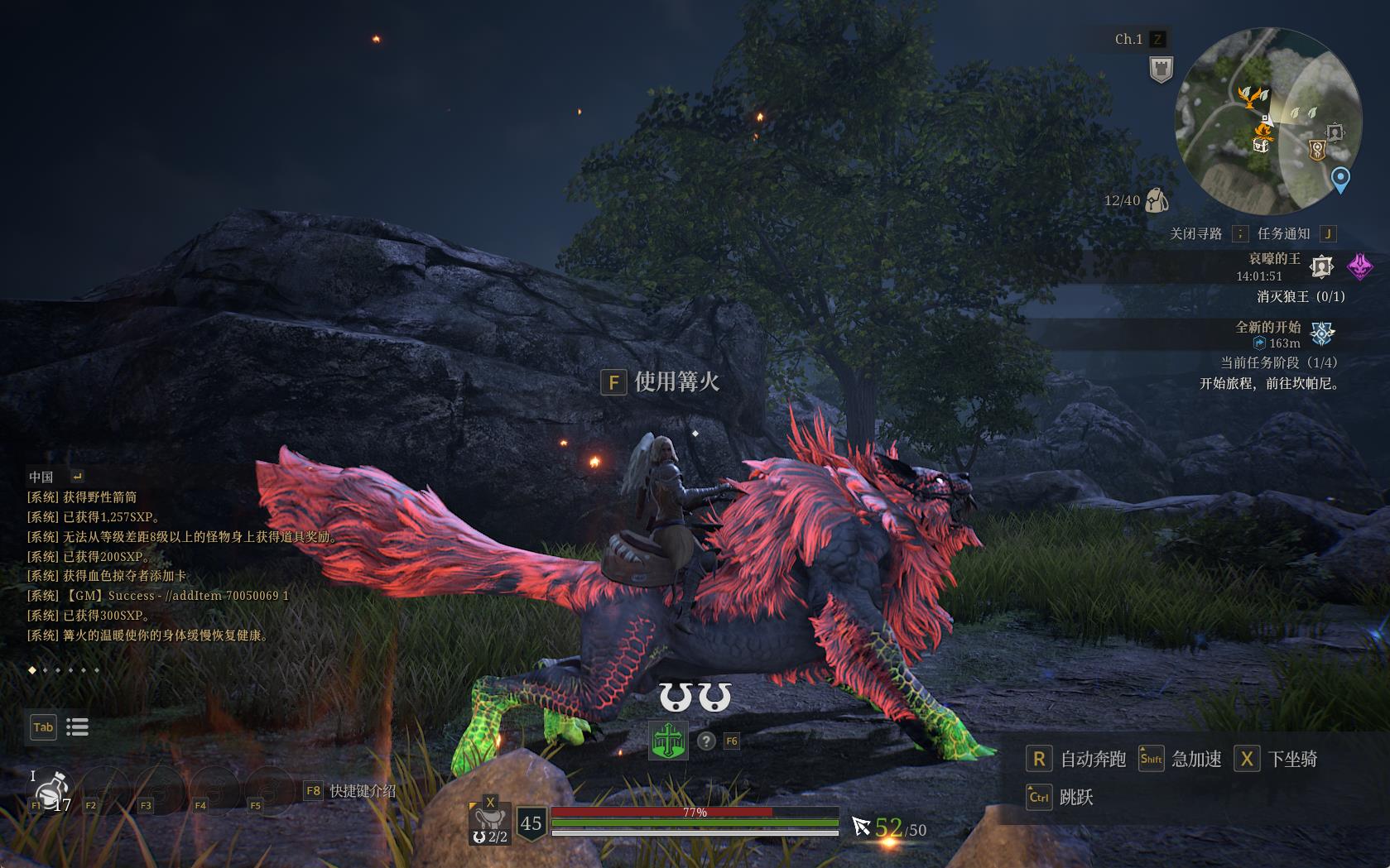Viewport: 1390px width, 868px height.
Task: Open the question mark help icon
Action: click(x=705, y=741)
